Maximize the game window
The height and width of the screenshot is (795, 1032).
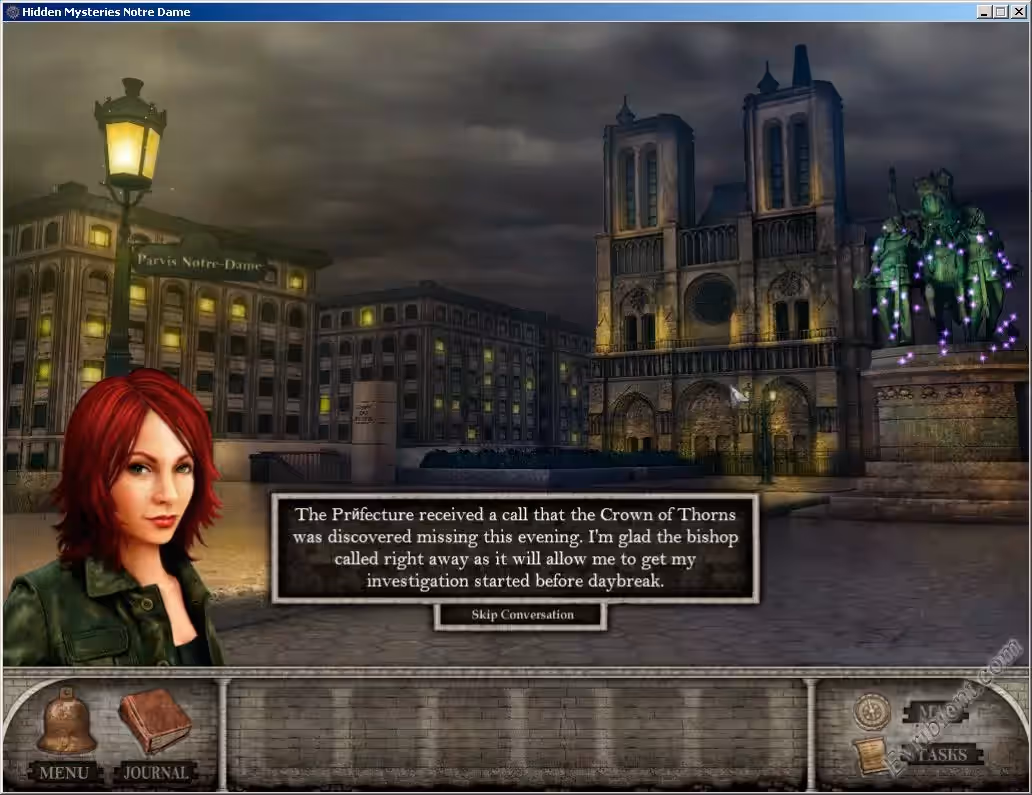point(1001,12)
